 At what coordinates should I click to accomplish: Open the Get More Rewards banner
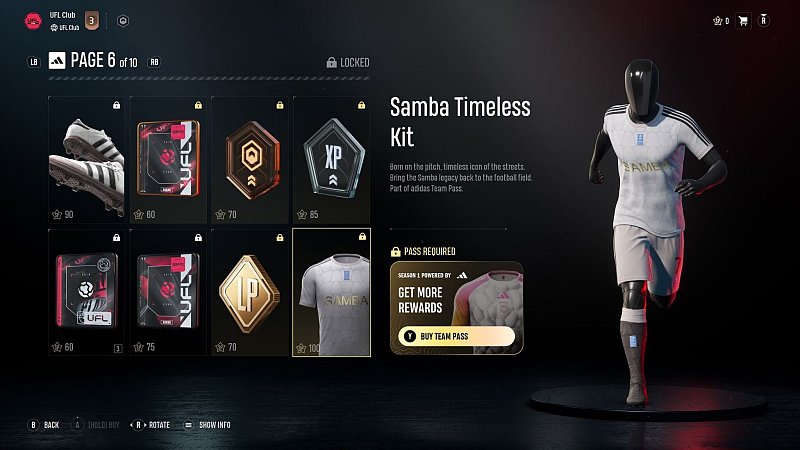click(455, 296)
